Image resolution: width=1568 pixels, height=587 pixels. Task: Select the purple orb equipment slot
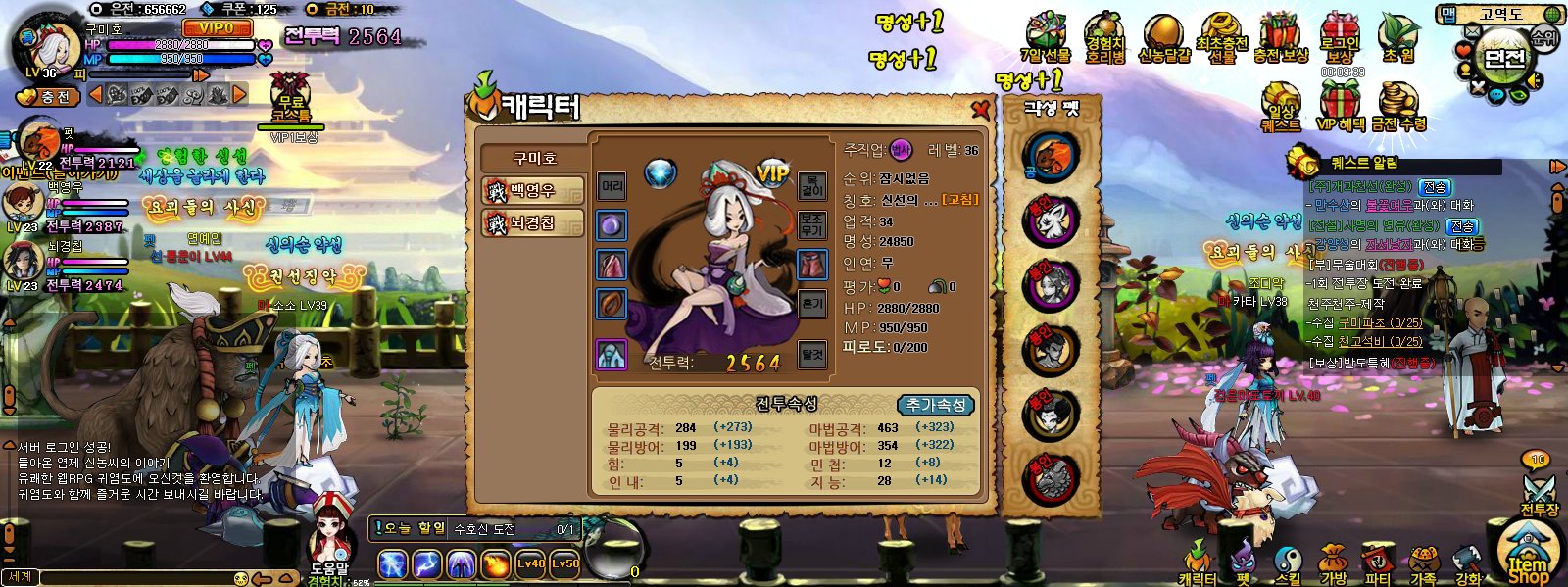(x=612, y=225)
